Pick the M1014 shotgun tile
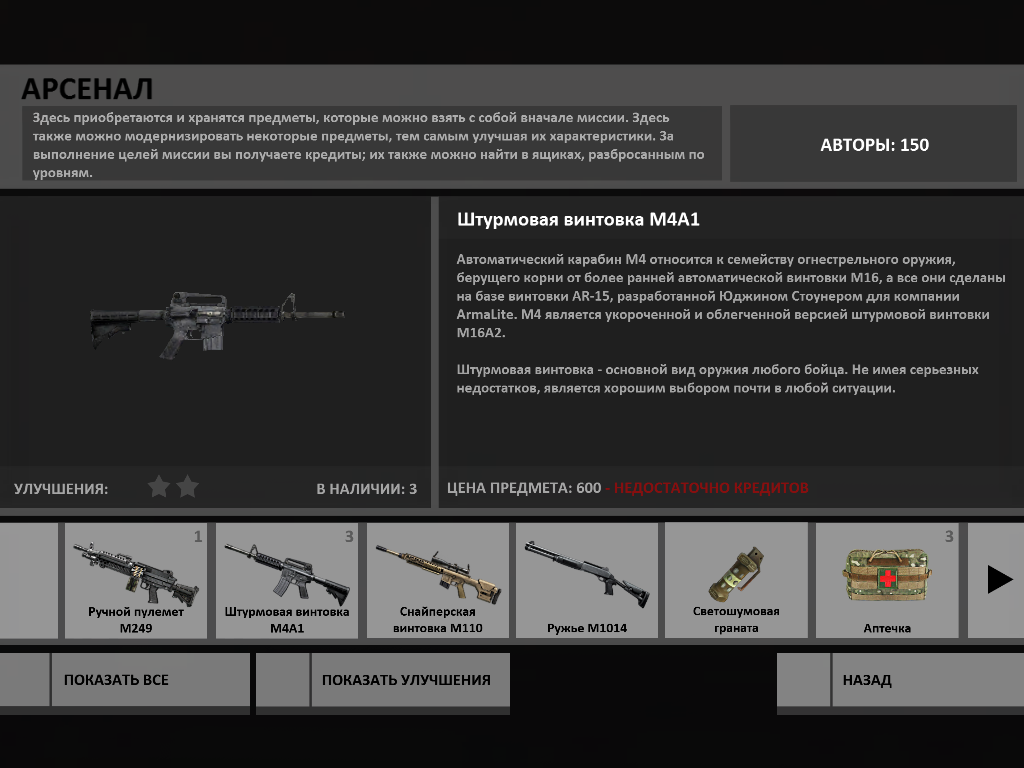This screenshot has width=1024, height=768. (x=587, y=580)
